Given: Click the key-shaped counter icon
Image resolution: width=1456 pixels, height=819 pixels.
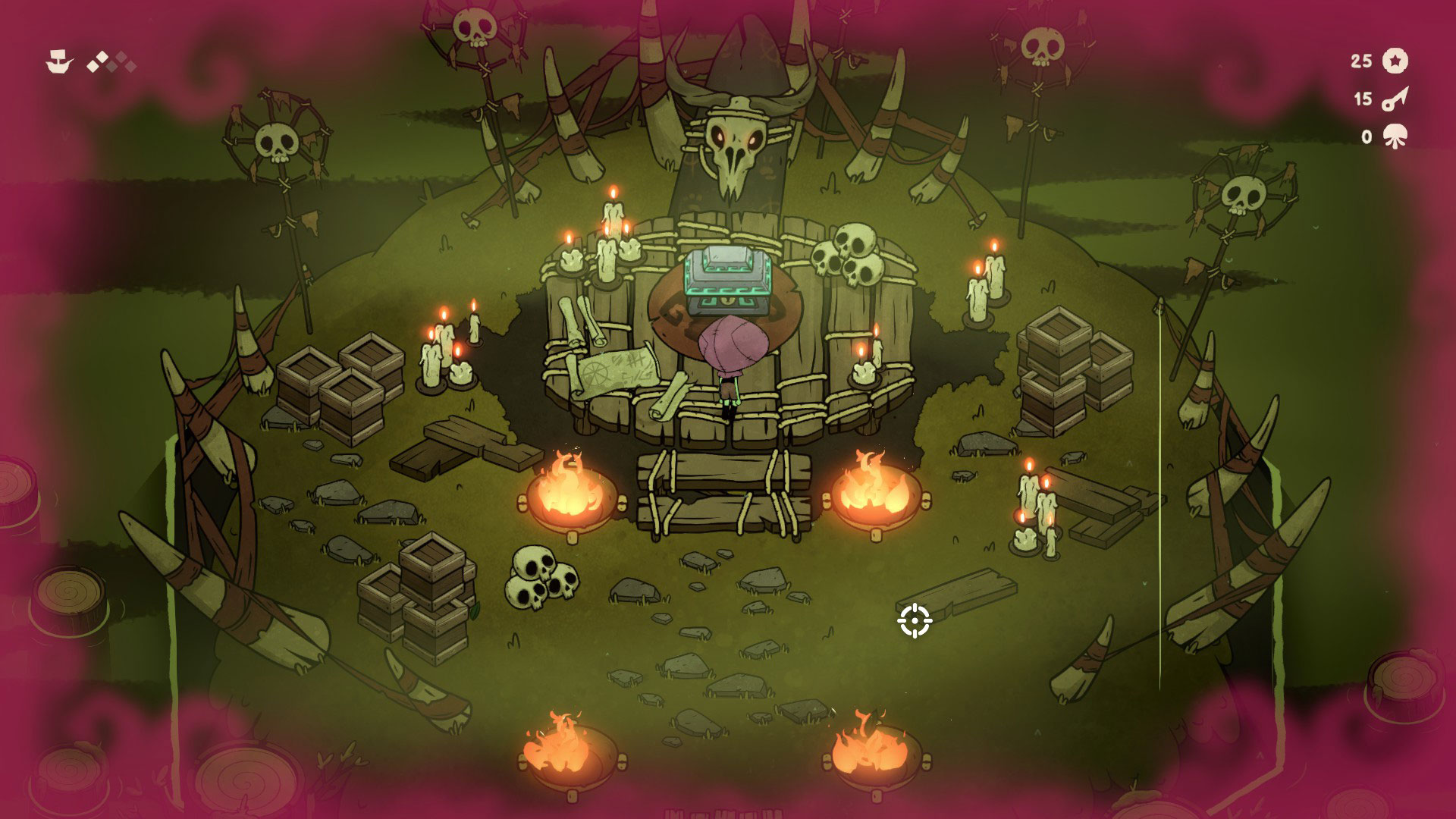Looking at the screenshot, I should click(x=1395, y=99).
